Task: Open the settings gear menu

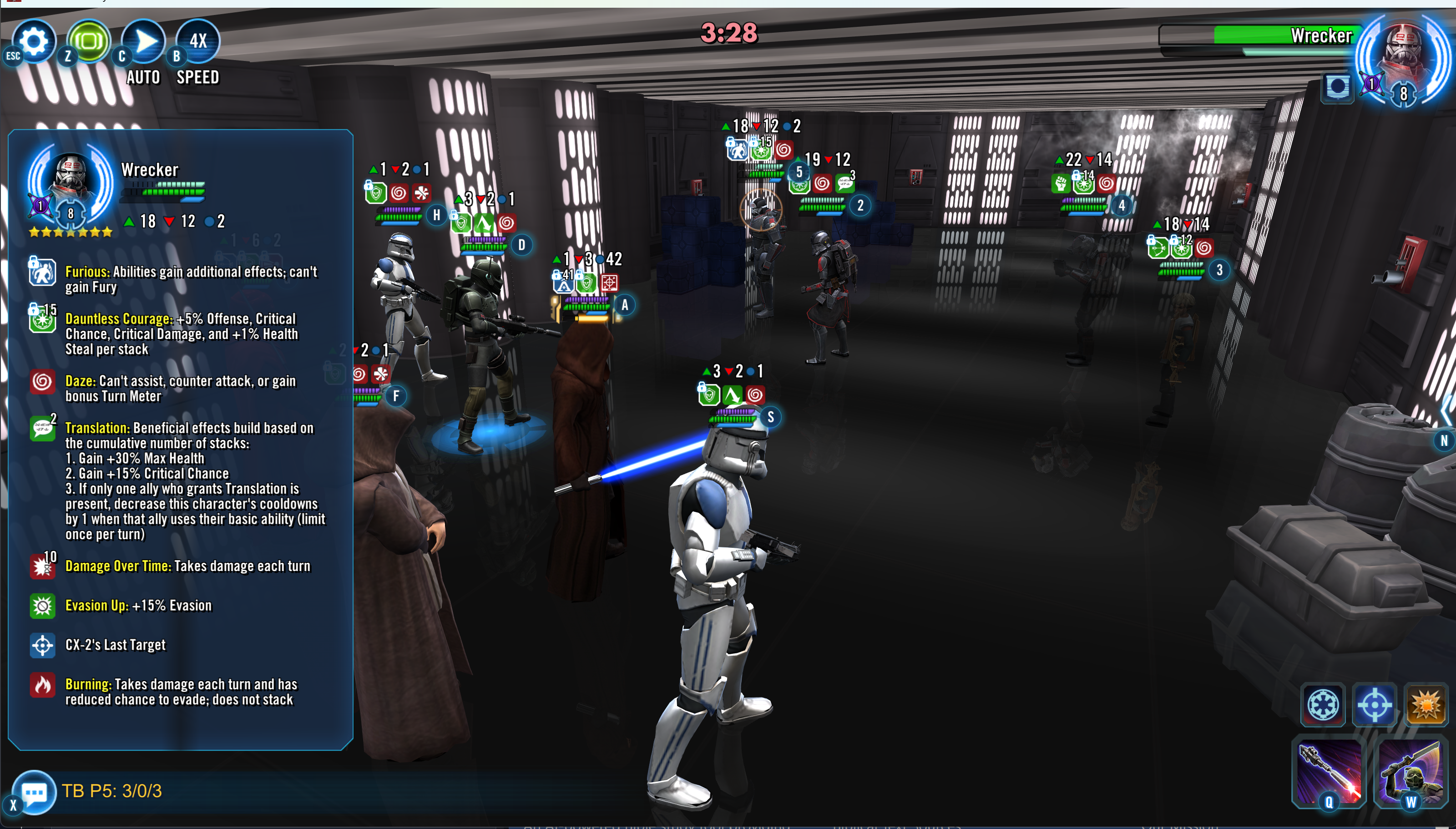Action: click(x=34, y=41)
